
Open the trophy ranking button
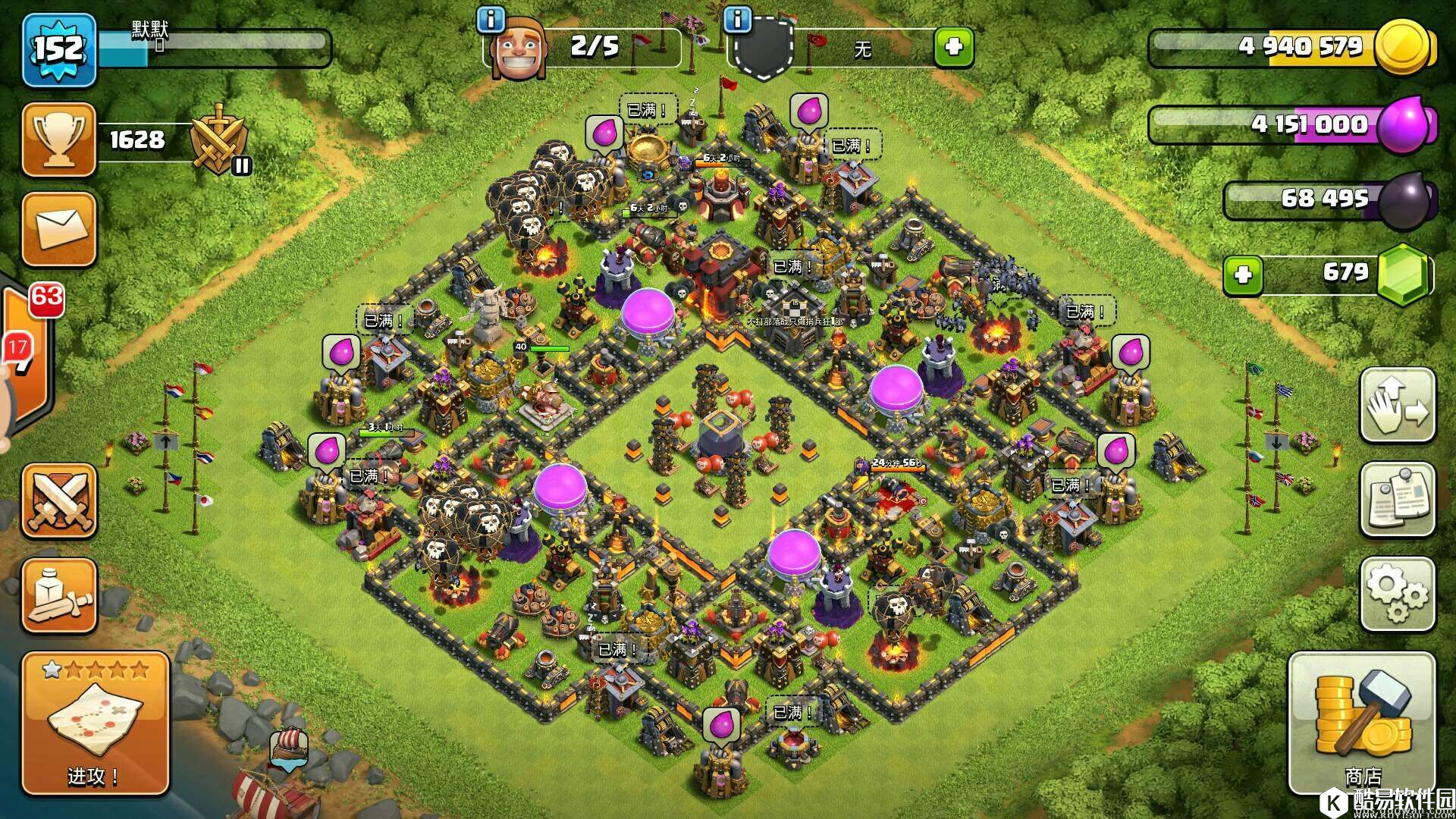tap(59, 140)
